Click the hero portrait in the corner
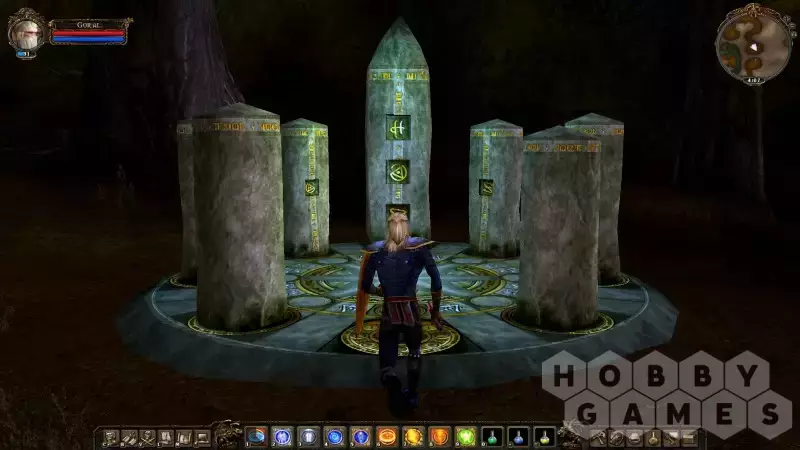800x450 pixels. [25, 33]
